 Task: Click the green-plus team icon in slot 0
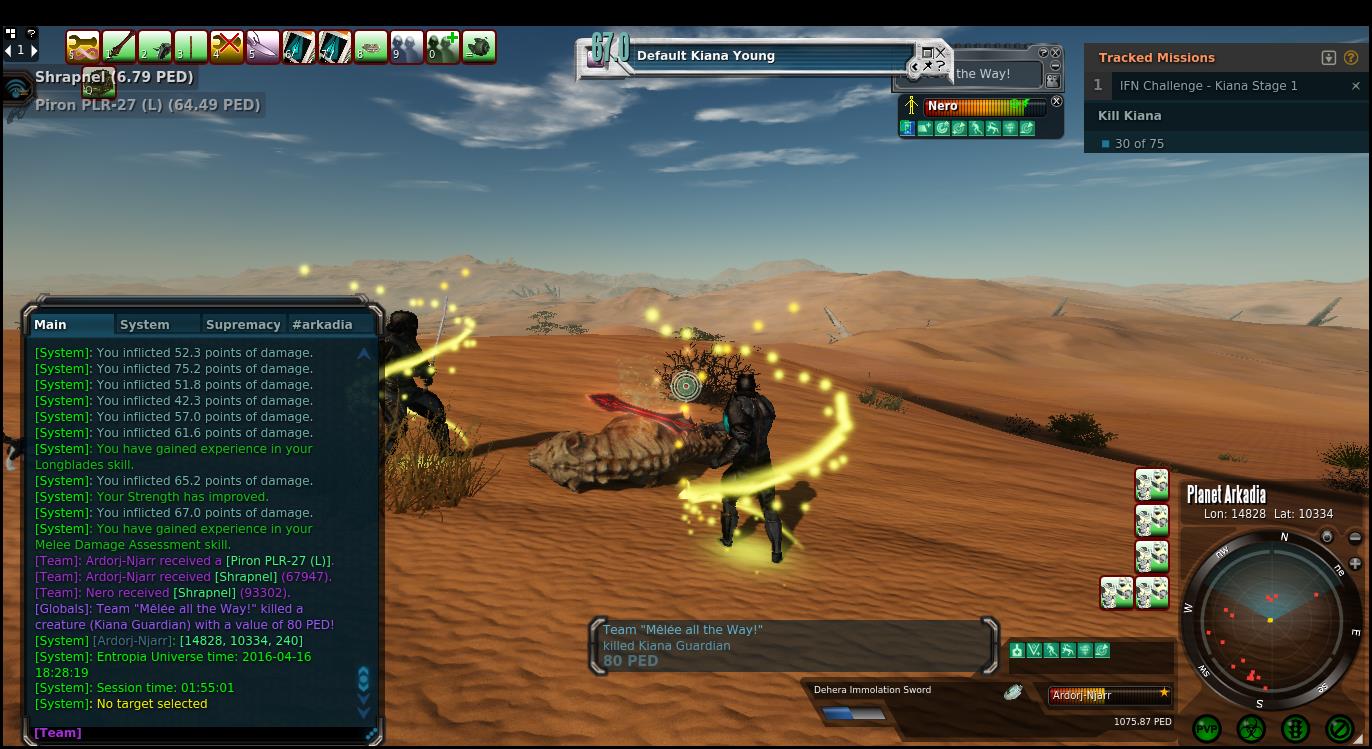coord(443,47)
